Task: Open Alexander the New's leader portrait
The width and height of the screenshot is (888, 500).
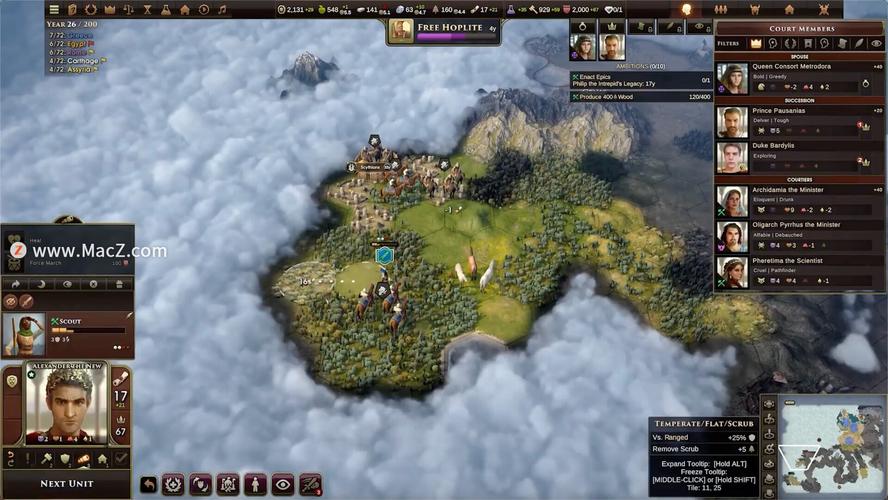Action: (x=67, y=406)
